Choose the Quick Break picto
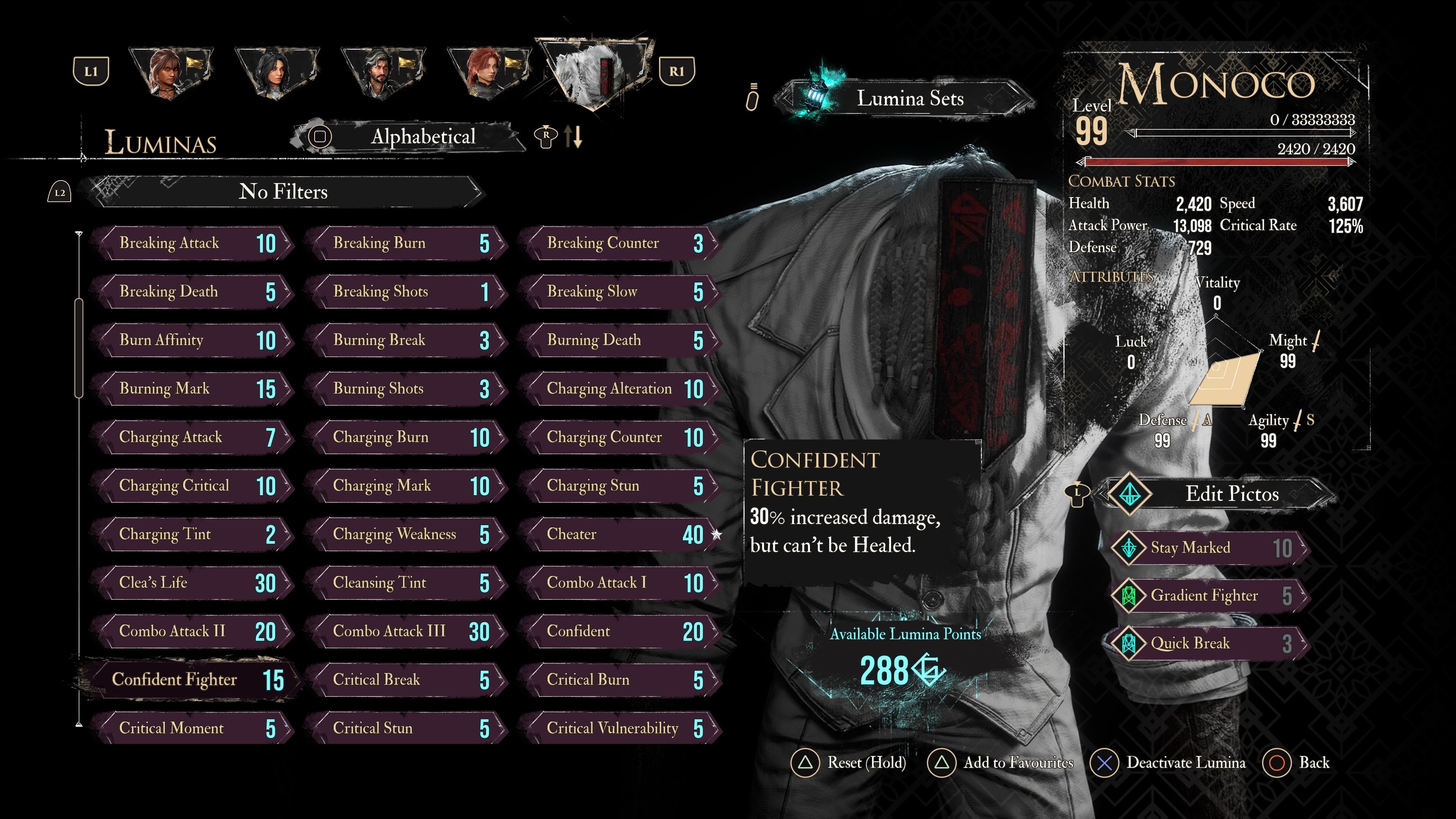This screenshot has height=819, width=1456. point(1210,643)
